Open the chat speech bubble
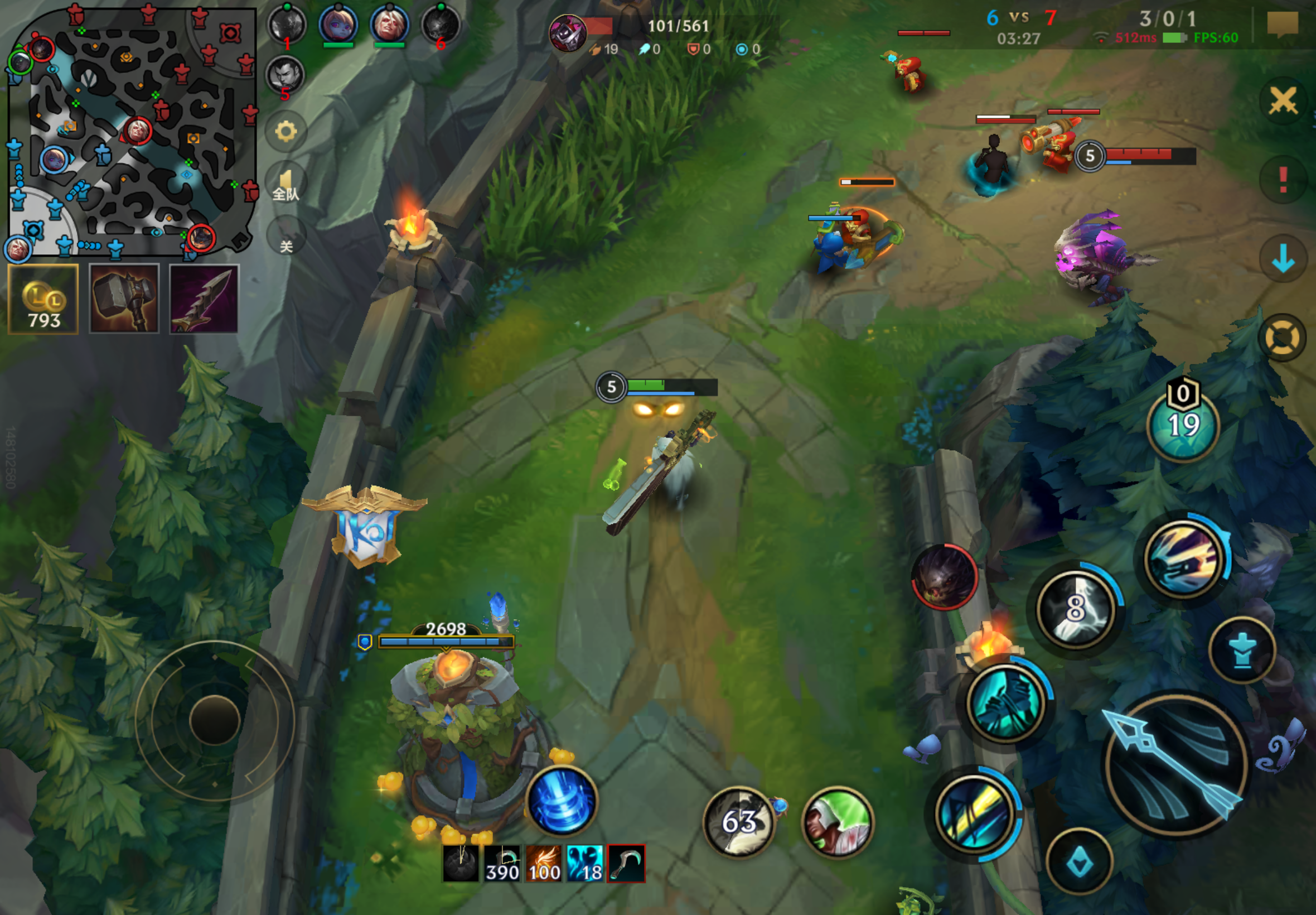 tap(1282, 25)
